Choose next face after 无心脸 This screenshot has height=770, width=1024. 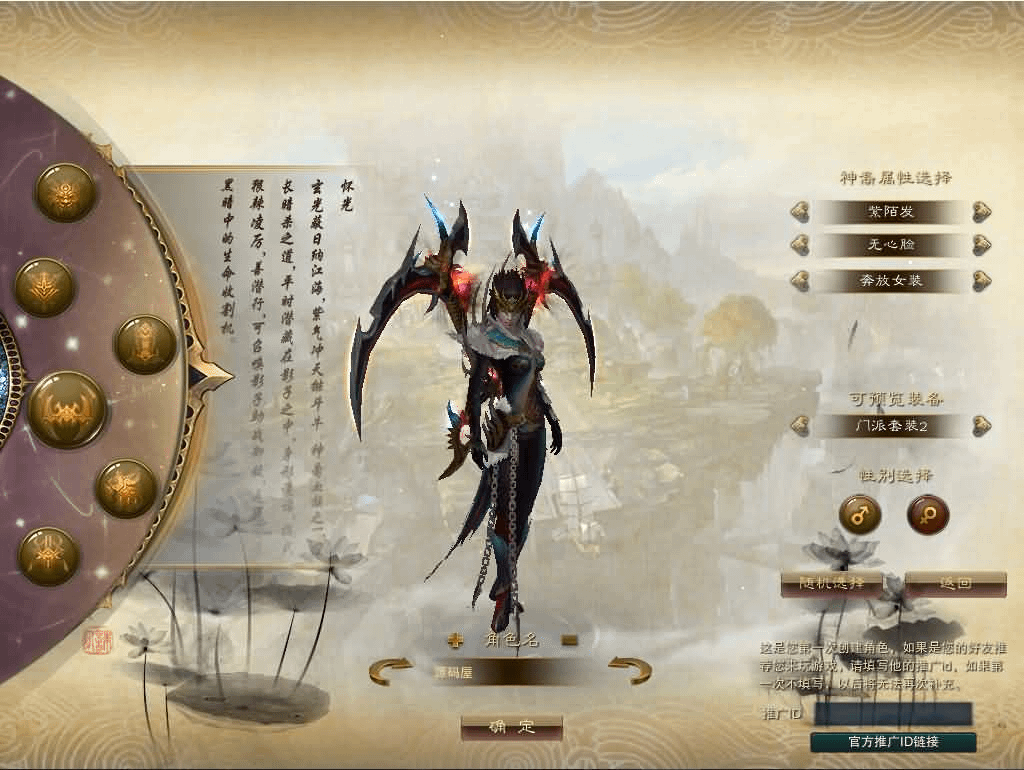pyautogui.click(x=981, y=245)
